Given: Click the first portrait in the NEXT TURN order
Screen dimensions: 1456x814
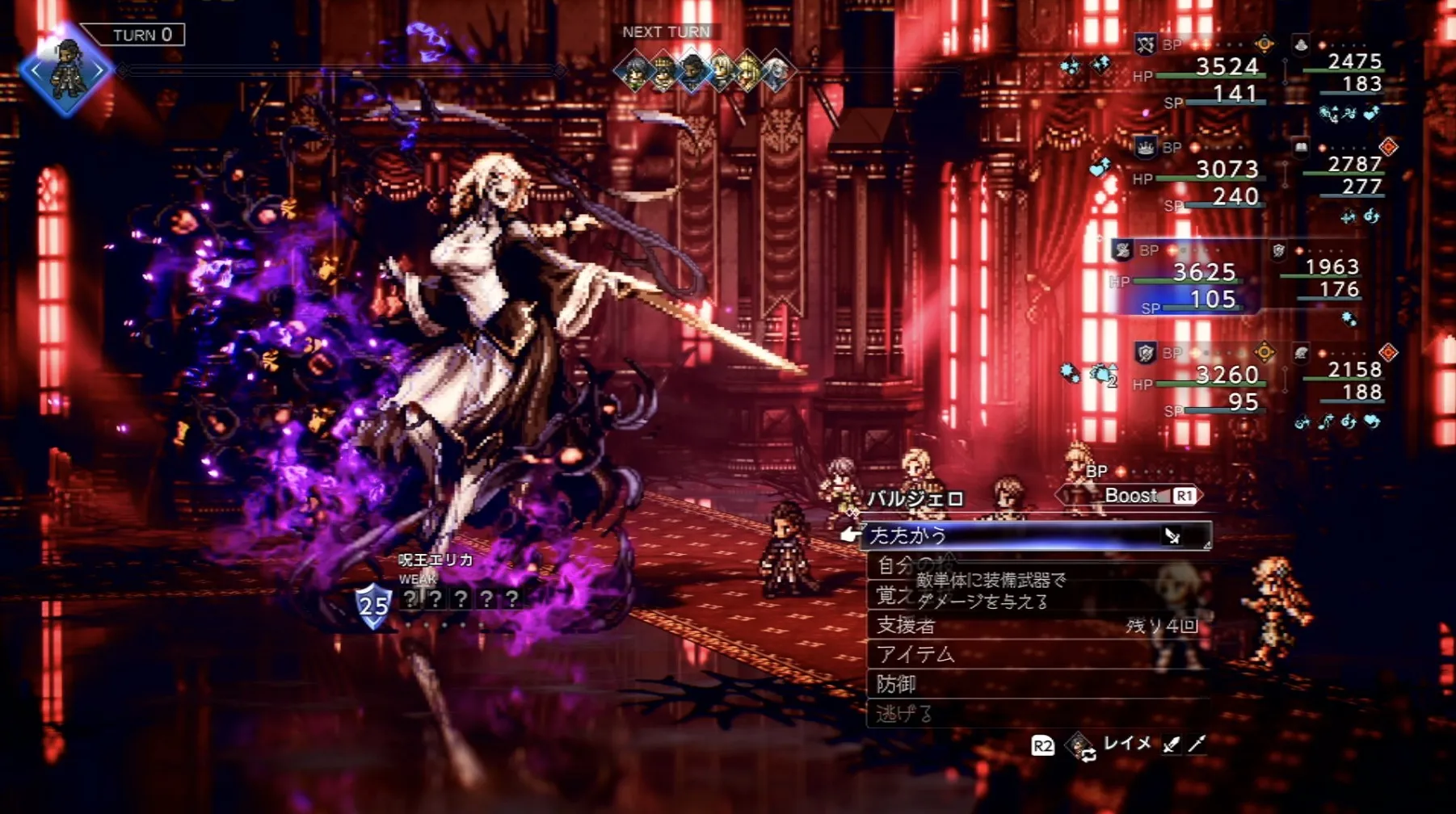Looking at the screenshot, I should [x=634, y=73].
